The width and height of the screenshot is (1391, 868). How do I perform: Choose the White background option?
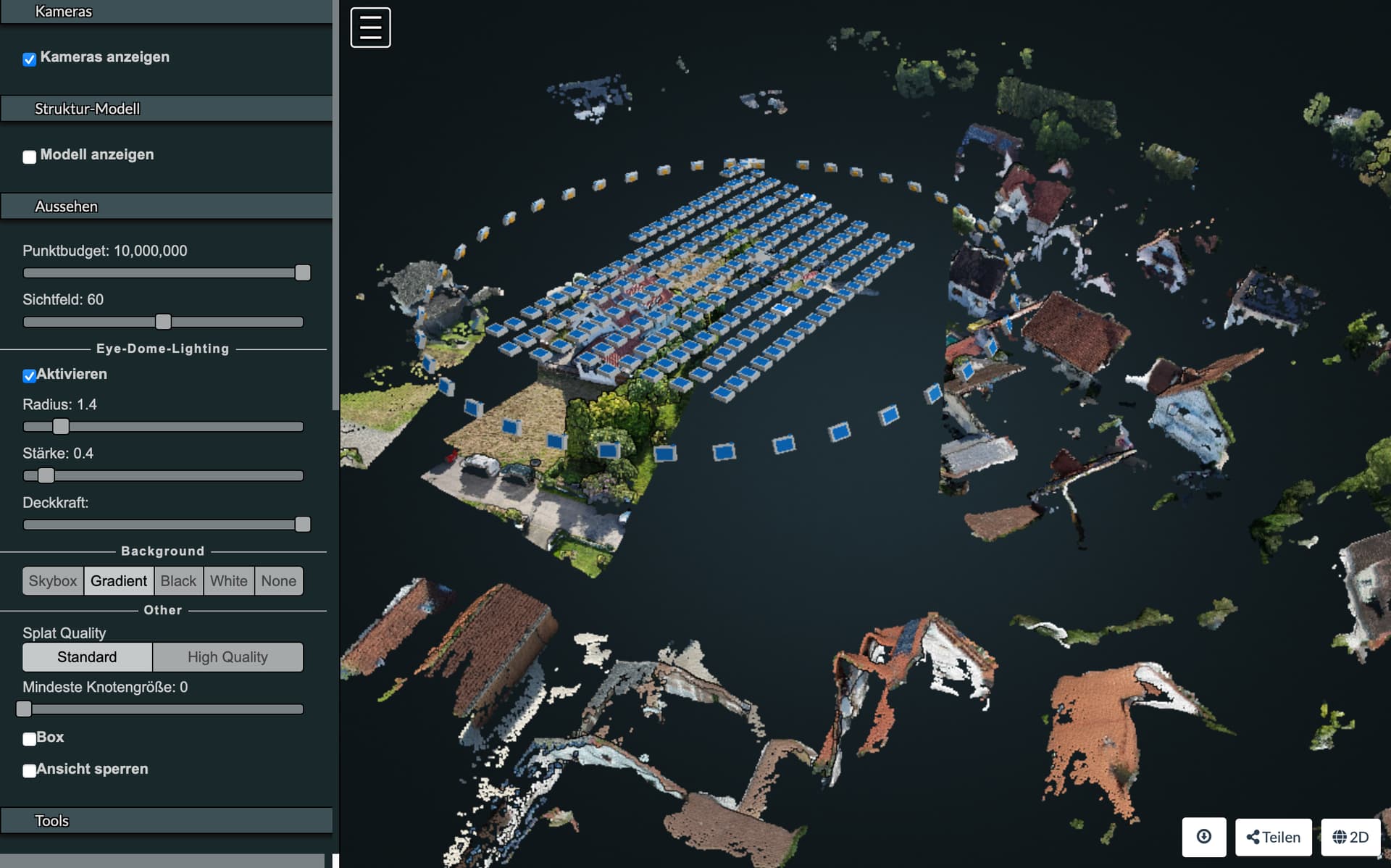point(228,580)
